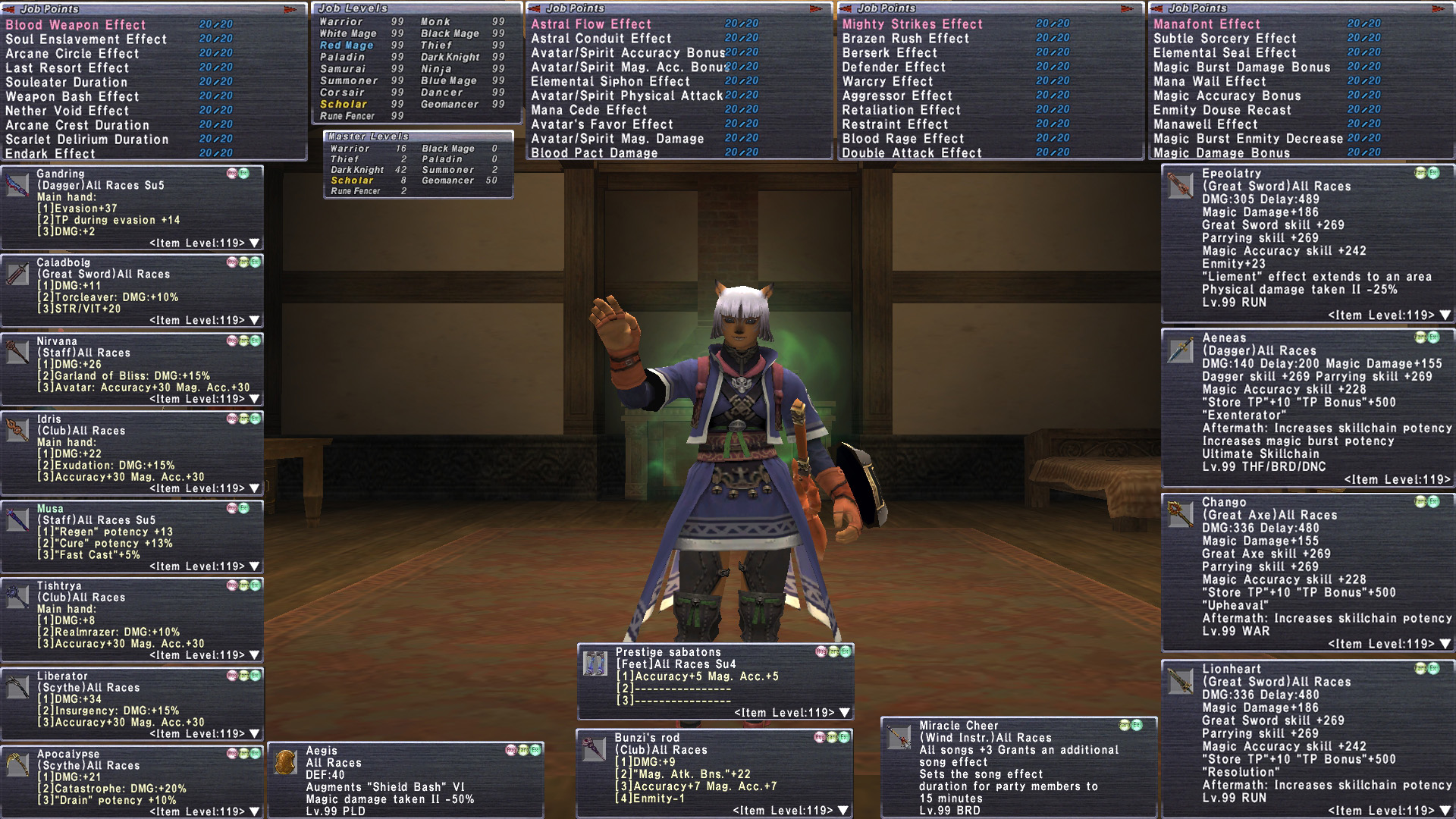This screenshot has width=1456, height=819.
Task: Choose Corsair in the Job Levels list
Action: point(342,93)
